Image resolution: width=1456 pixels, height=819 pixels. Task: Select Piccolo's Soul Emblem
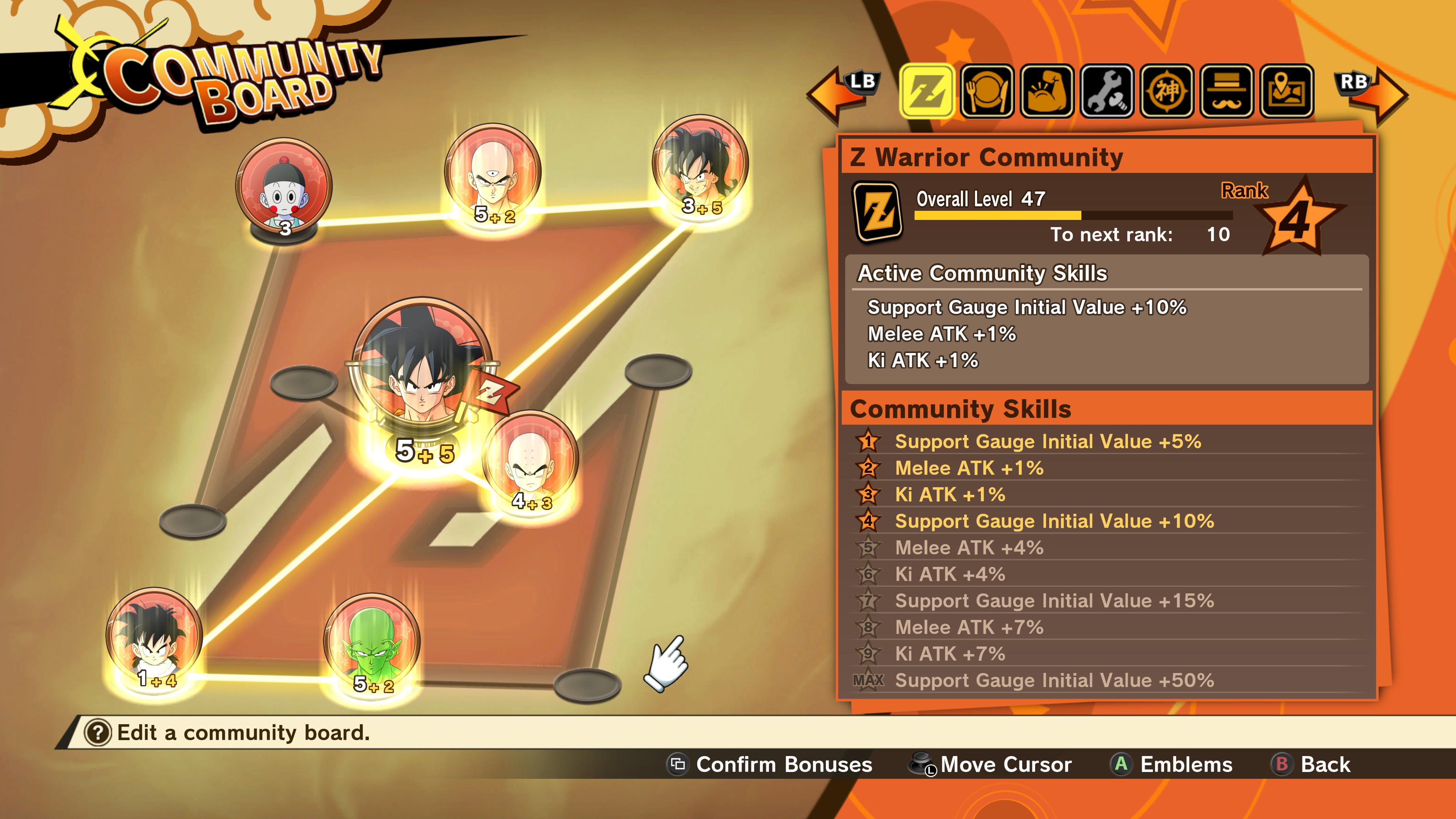tap(371, 641)
